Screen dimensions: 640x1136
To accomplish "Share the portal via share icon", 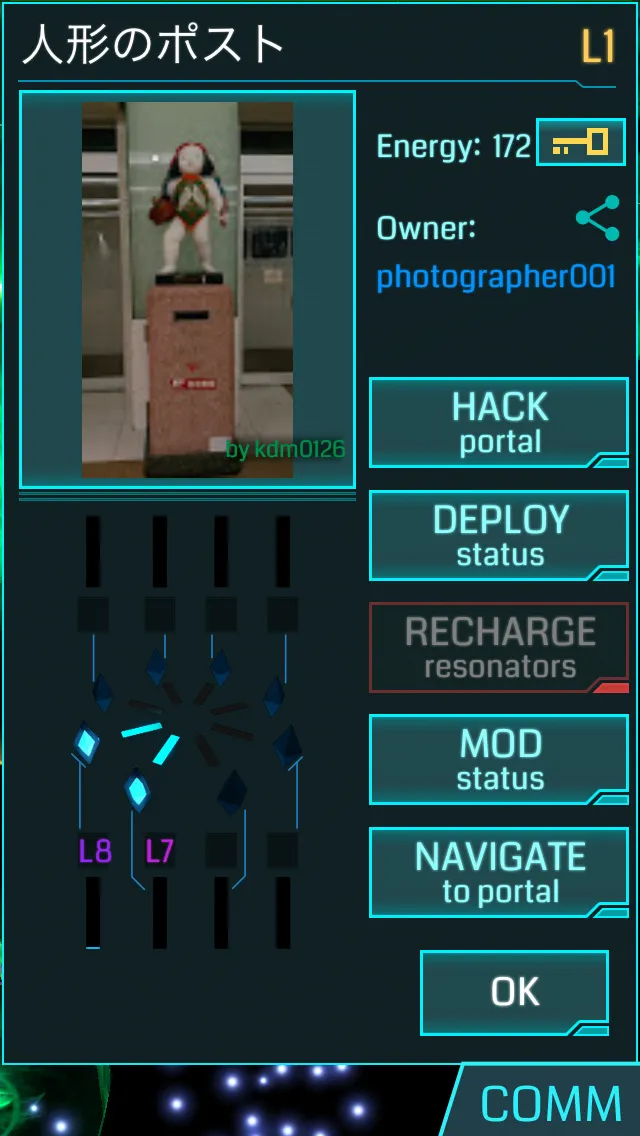I will (x=597, y=219).
